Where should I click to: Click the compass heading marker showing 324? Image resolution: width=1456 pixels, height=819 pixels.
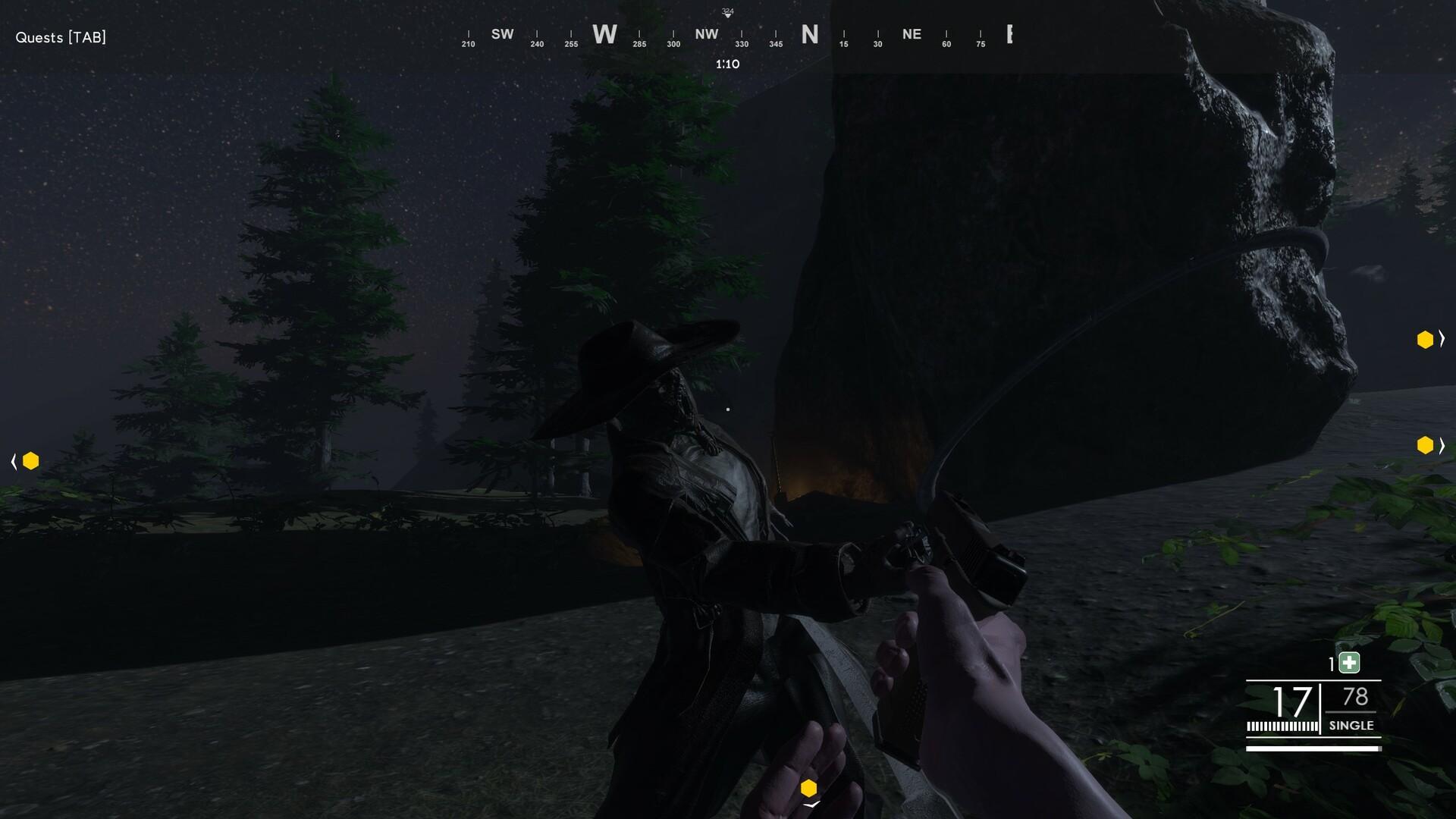pyautogui.click(x=727, y=12)
